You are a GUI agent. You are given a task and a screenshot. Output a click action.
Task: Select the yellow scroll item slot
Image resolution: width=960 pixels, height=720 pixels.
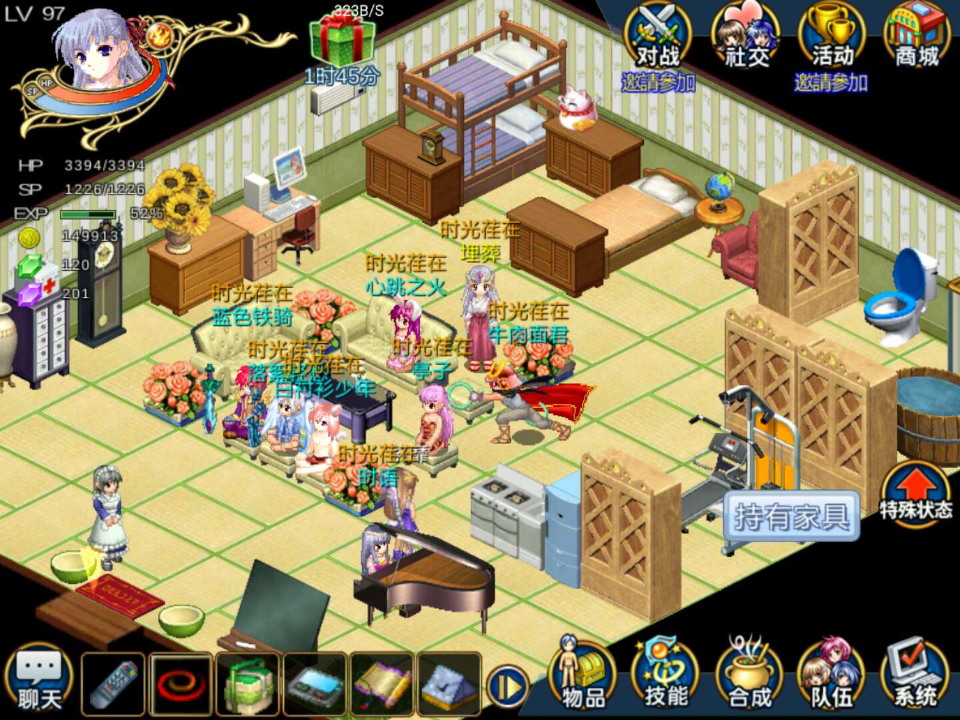point(382,685)
